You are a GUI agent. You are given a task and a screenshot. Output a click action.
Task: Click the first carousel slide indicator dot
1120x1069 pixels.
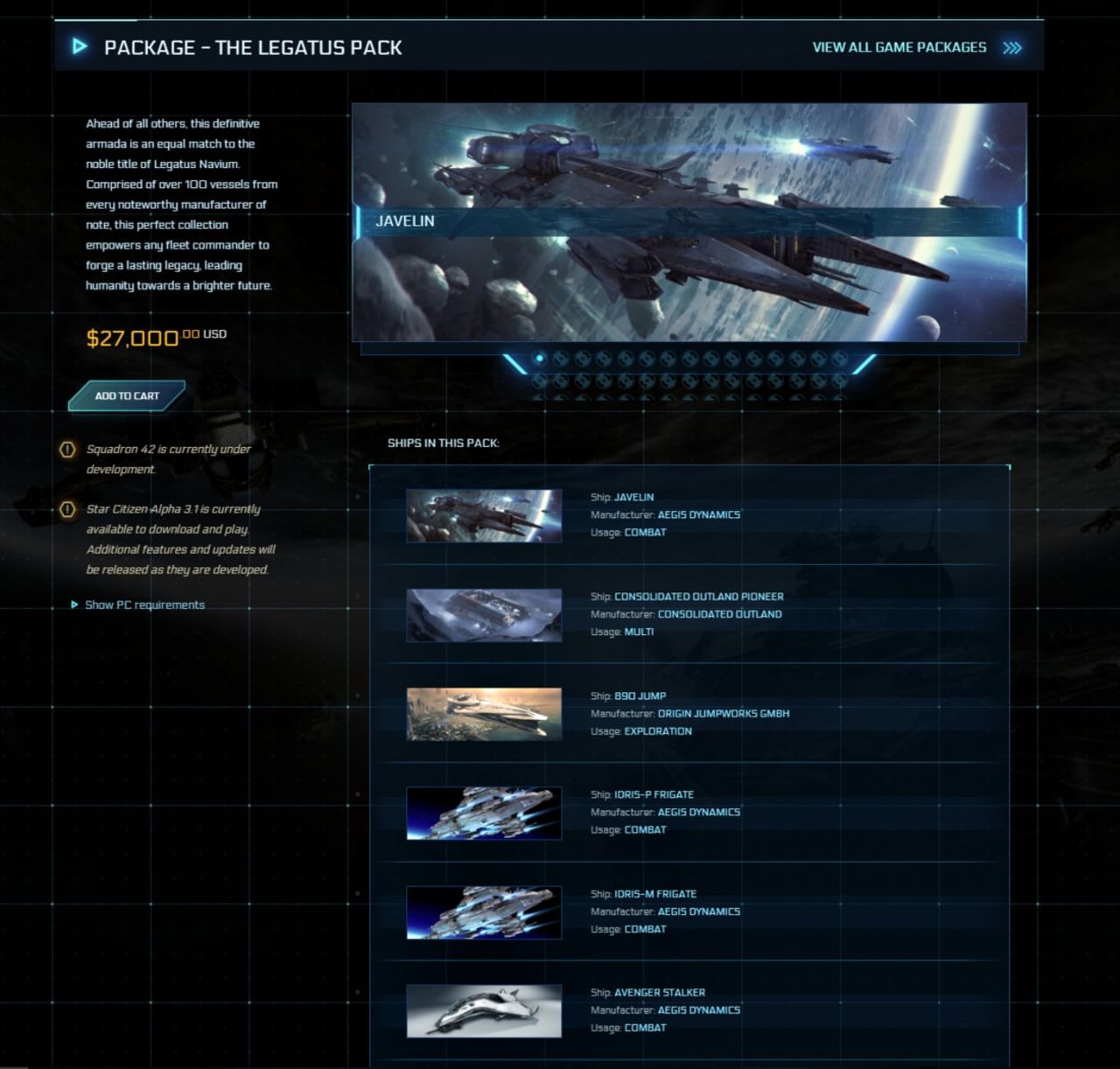click(541, 356)
